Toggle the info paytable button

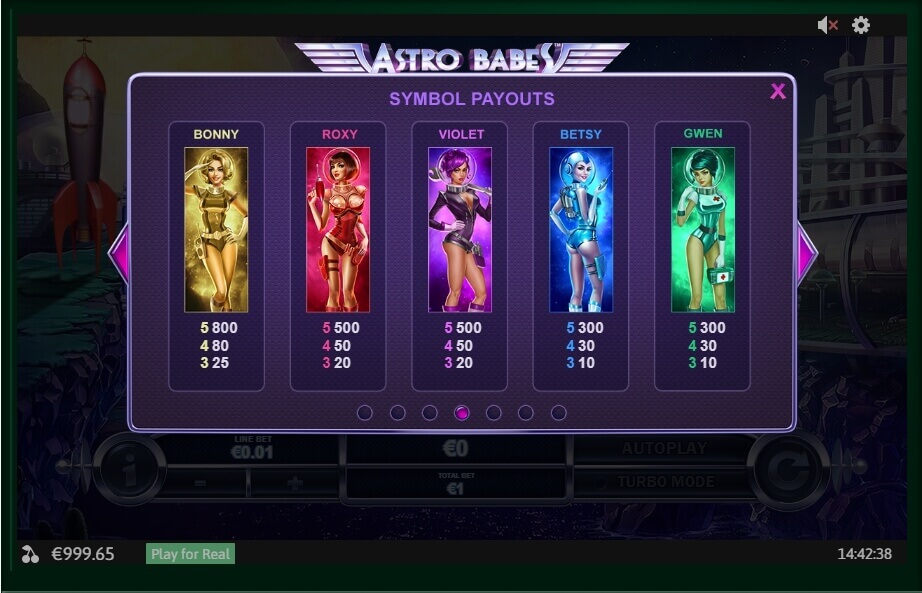pos(129,467)
